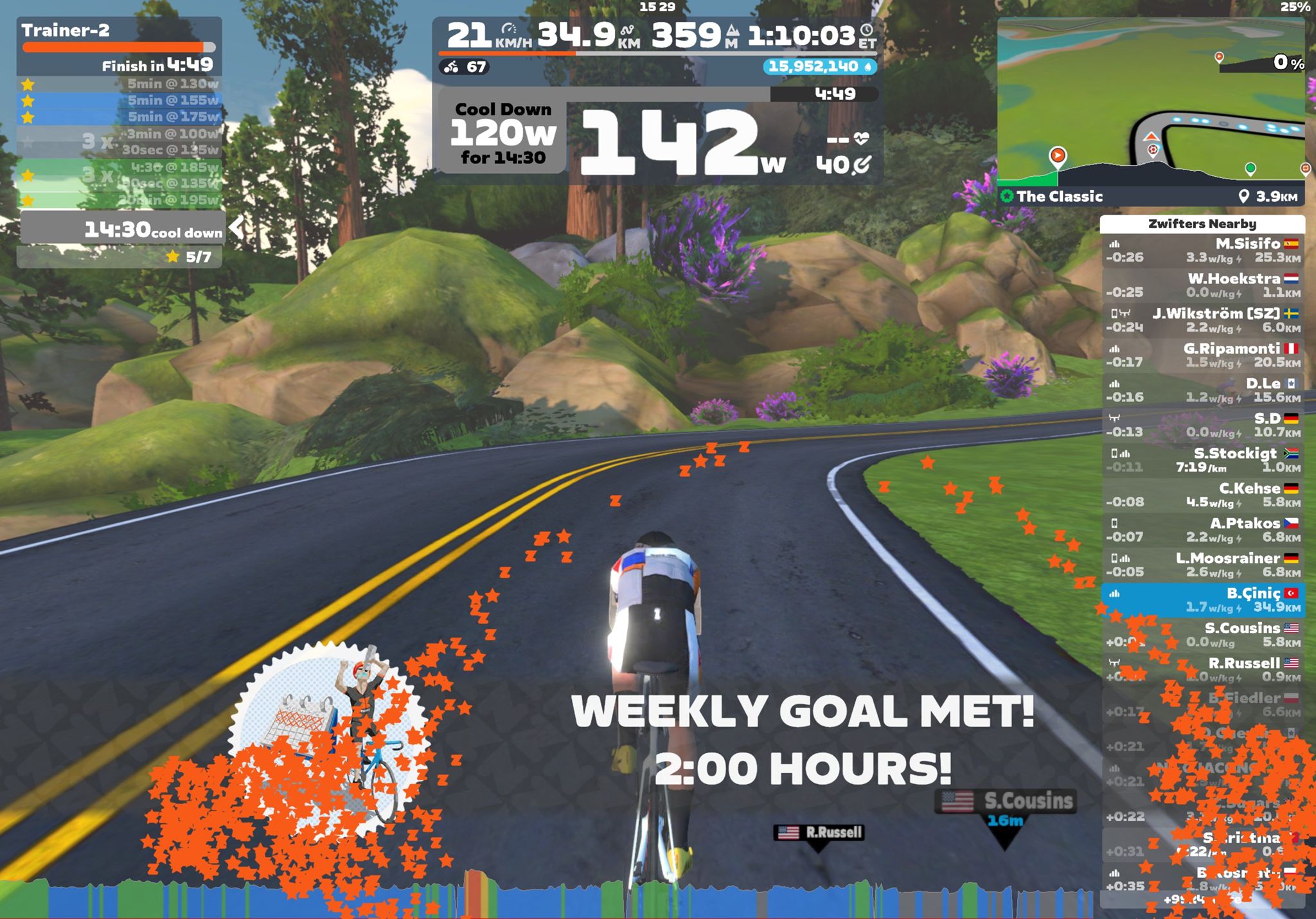Viewport: 1316px width, 919px height.
Task: Click the Zwifters Nearby header
Action: click(1202, 224)
